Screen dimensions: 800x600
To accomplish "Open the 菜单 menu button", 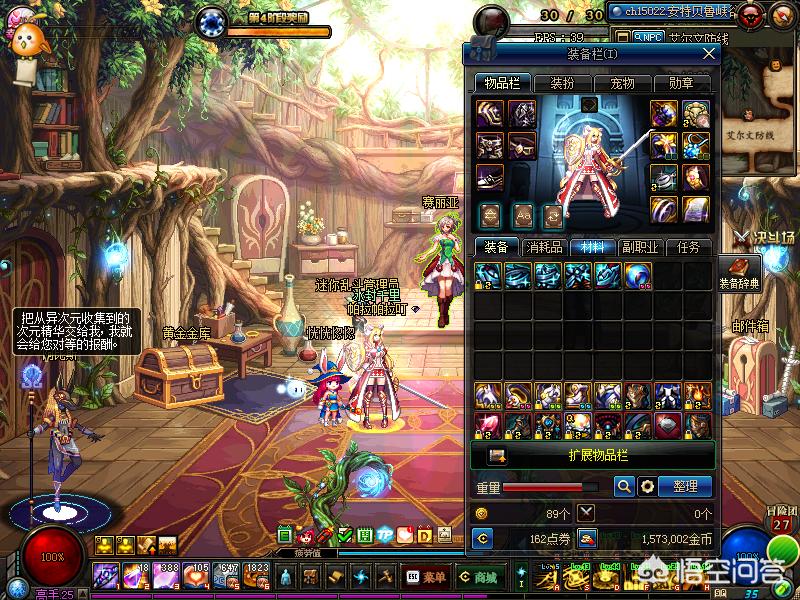I will [x=427, y=577].
